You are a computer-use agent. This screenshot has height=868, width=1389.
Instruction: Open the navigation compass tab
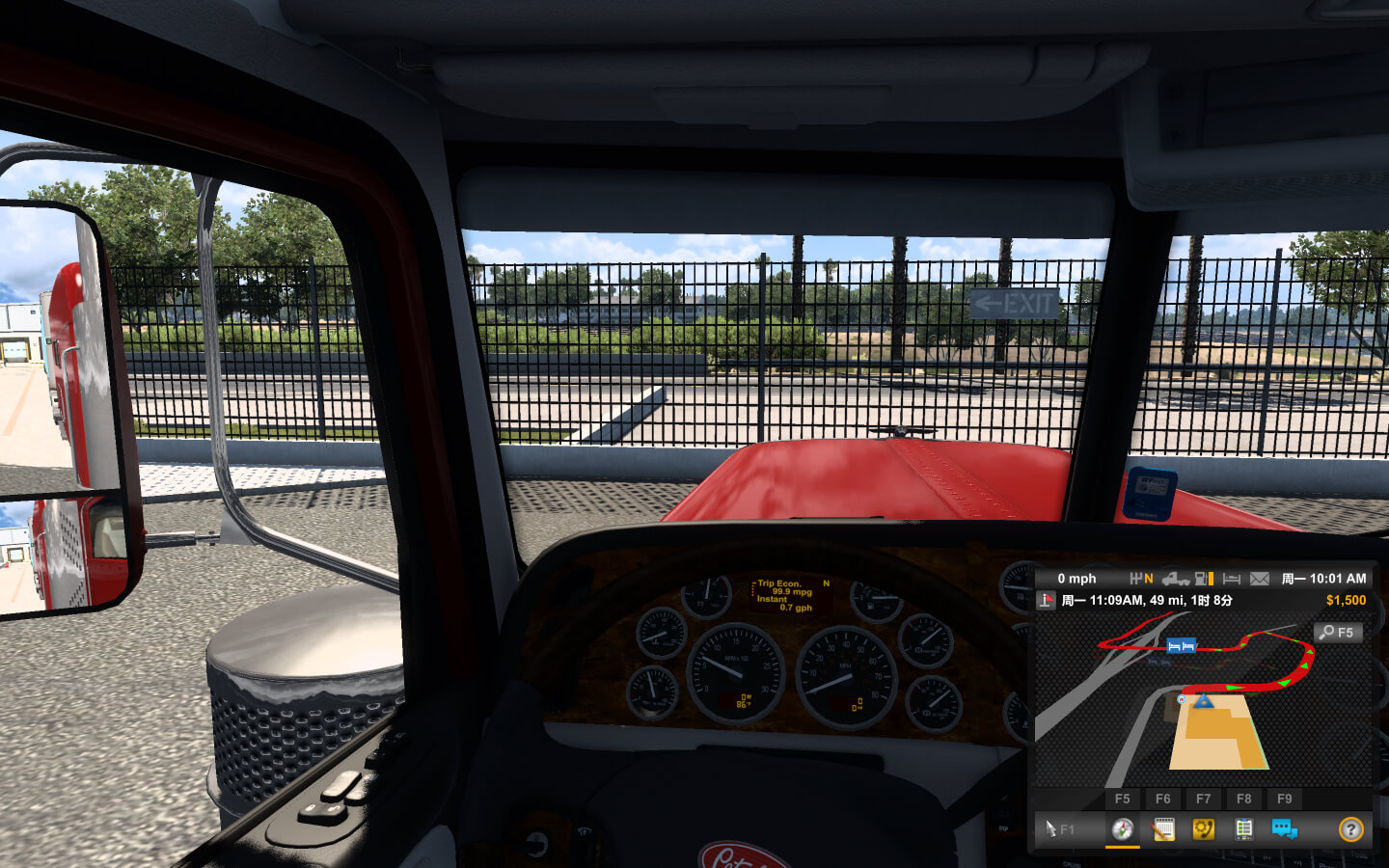pyautogui.click(x=1122, y=829)
